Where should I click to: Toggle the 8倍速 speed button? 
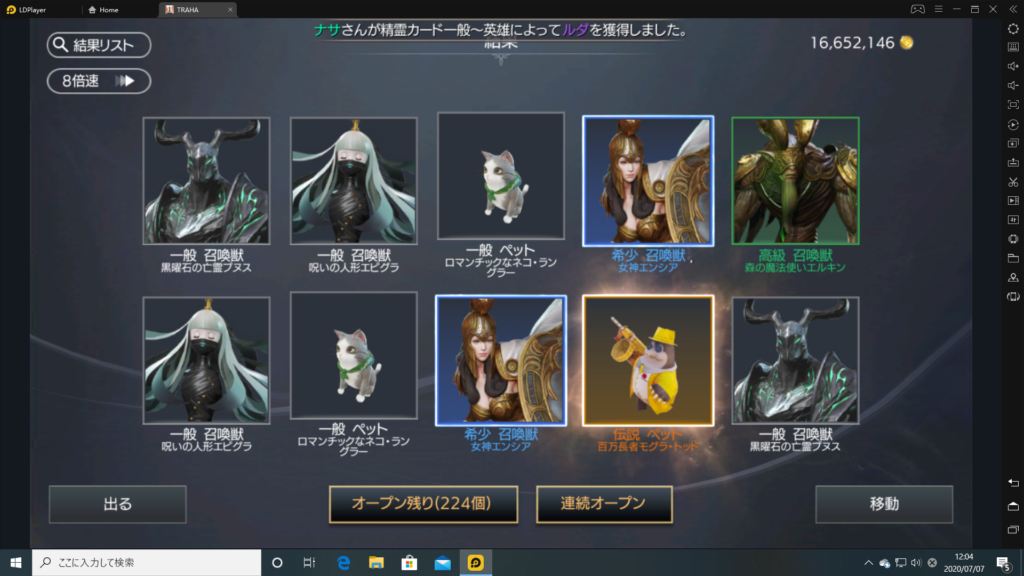[x=98, y=81]
